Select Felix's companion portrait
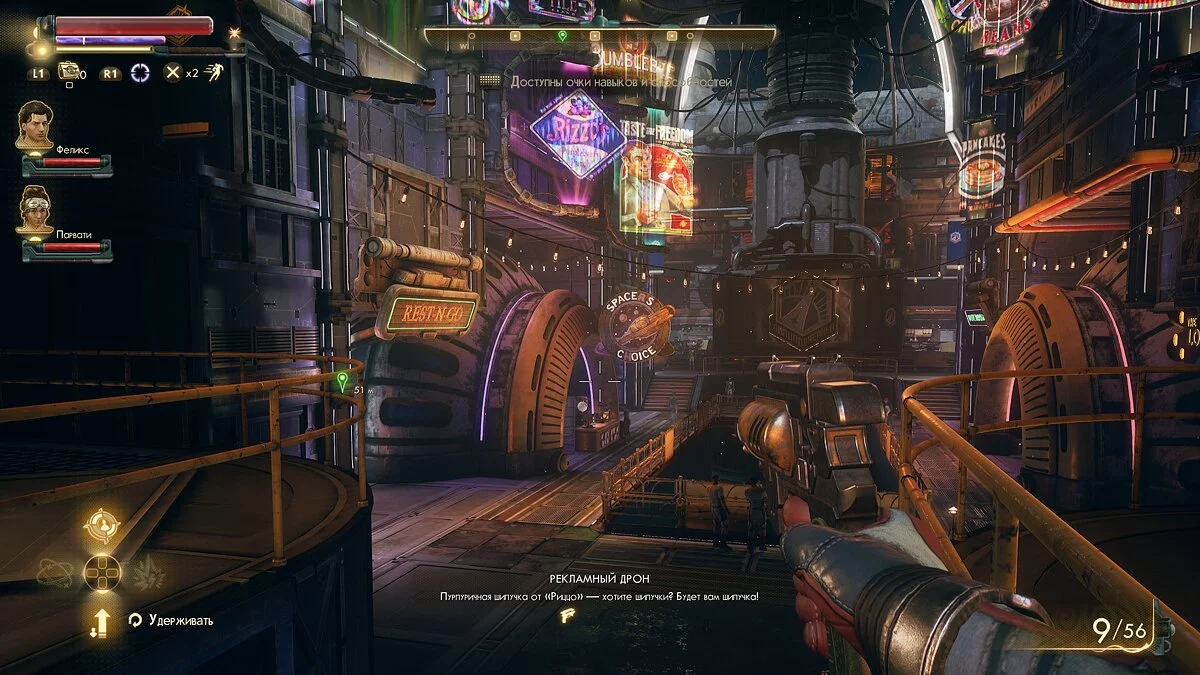 click(x=36, y=125)
